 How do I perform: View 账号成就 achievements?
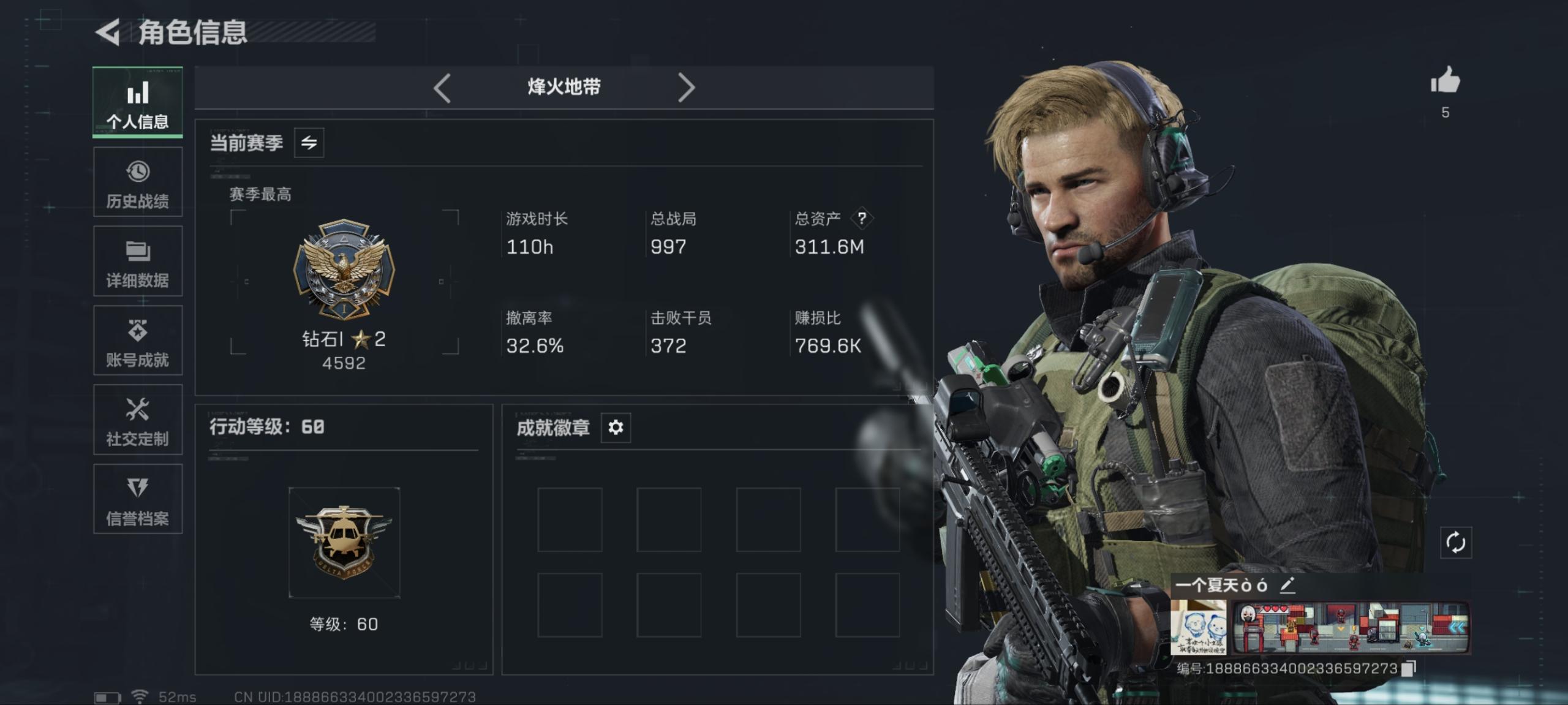(x=138, y=341)
